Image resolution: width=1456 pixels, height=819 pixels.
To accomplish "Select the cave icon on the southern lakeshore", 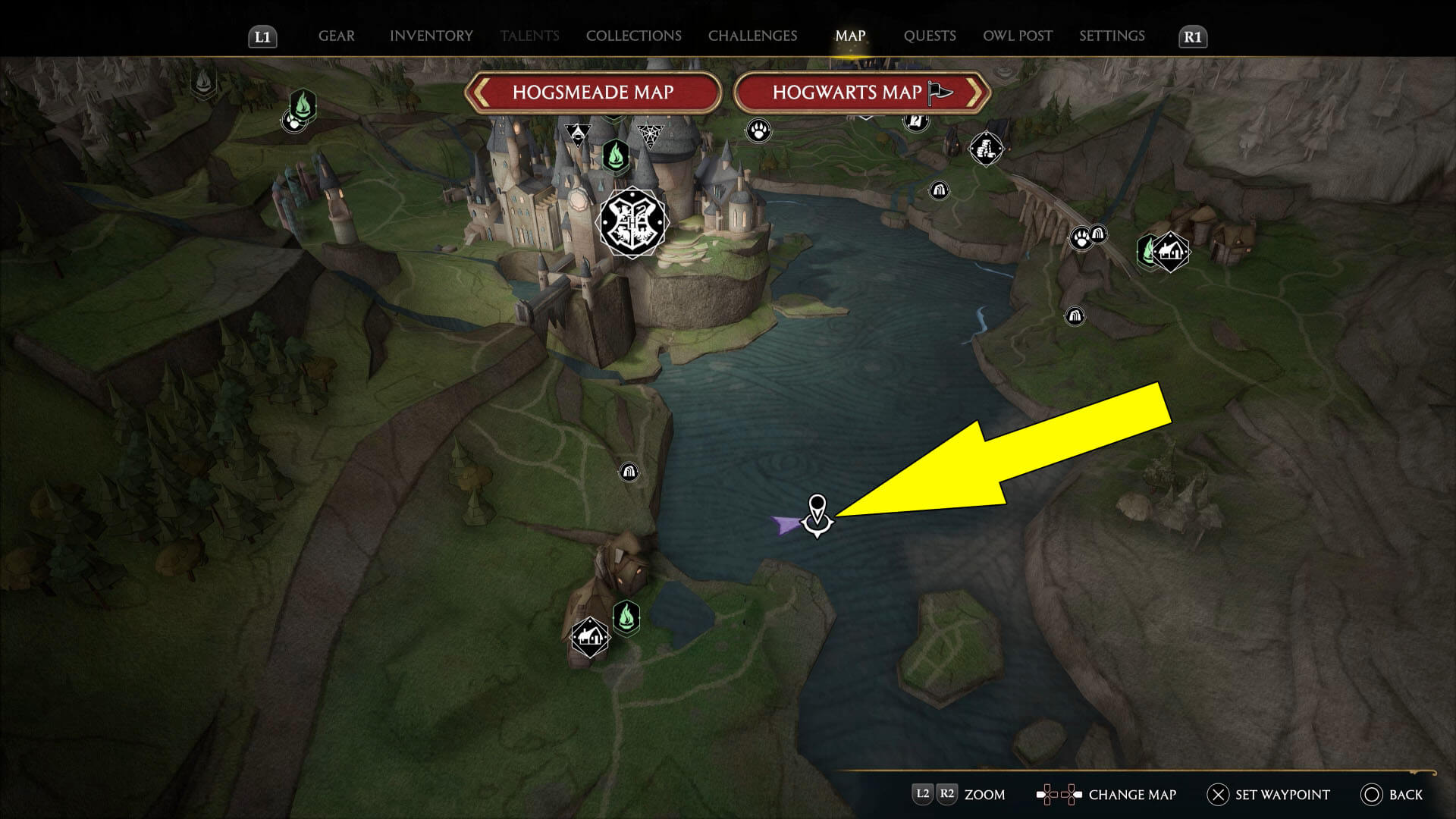I will (x=629, y=471).
